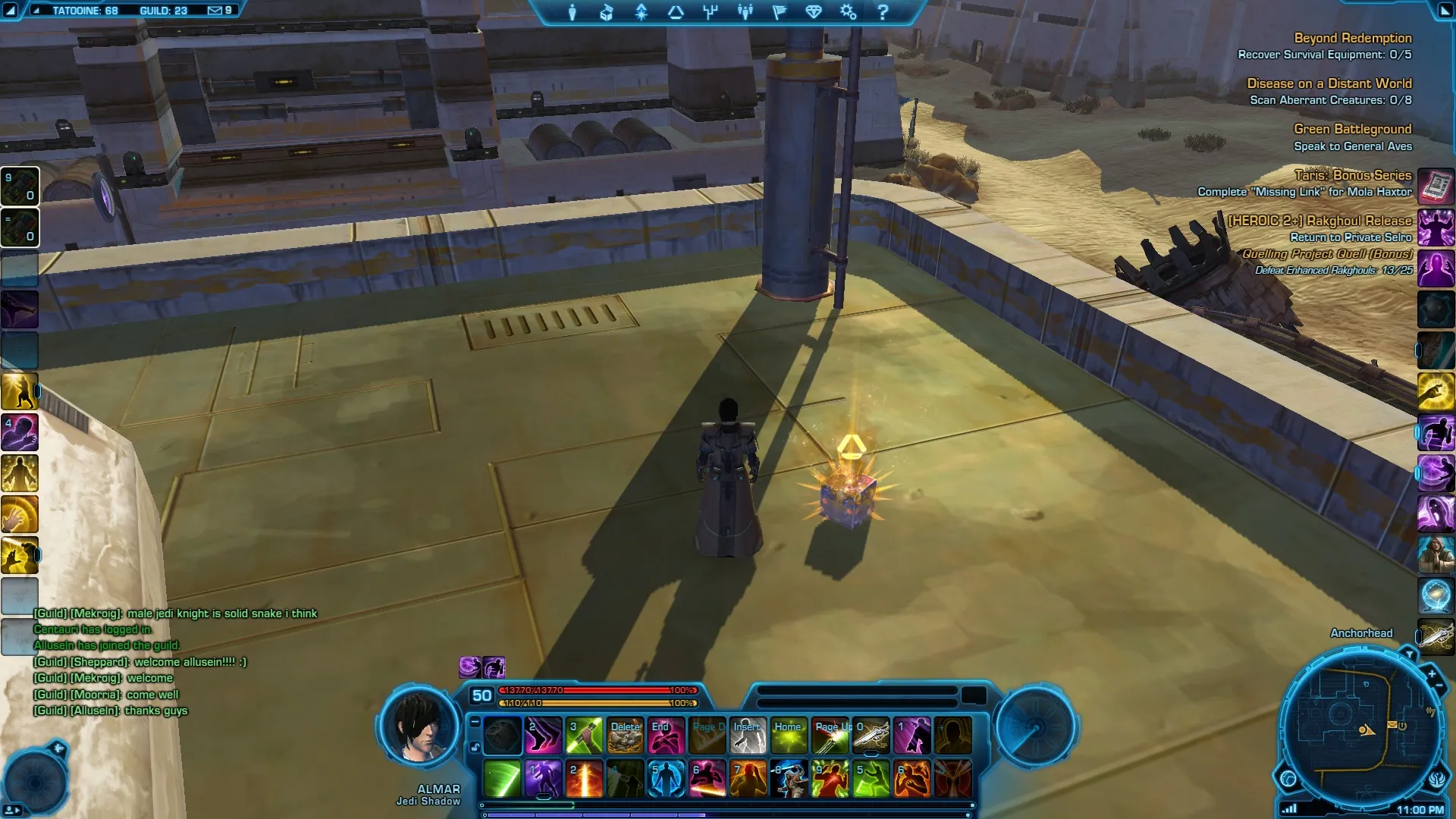Open the mail envelope showing 9 messages

(x=215, y=11)
